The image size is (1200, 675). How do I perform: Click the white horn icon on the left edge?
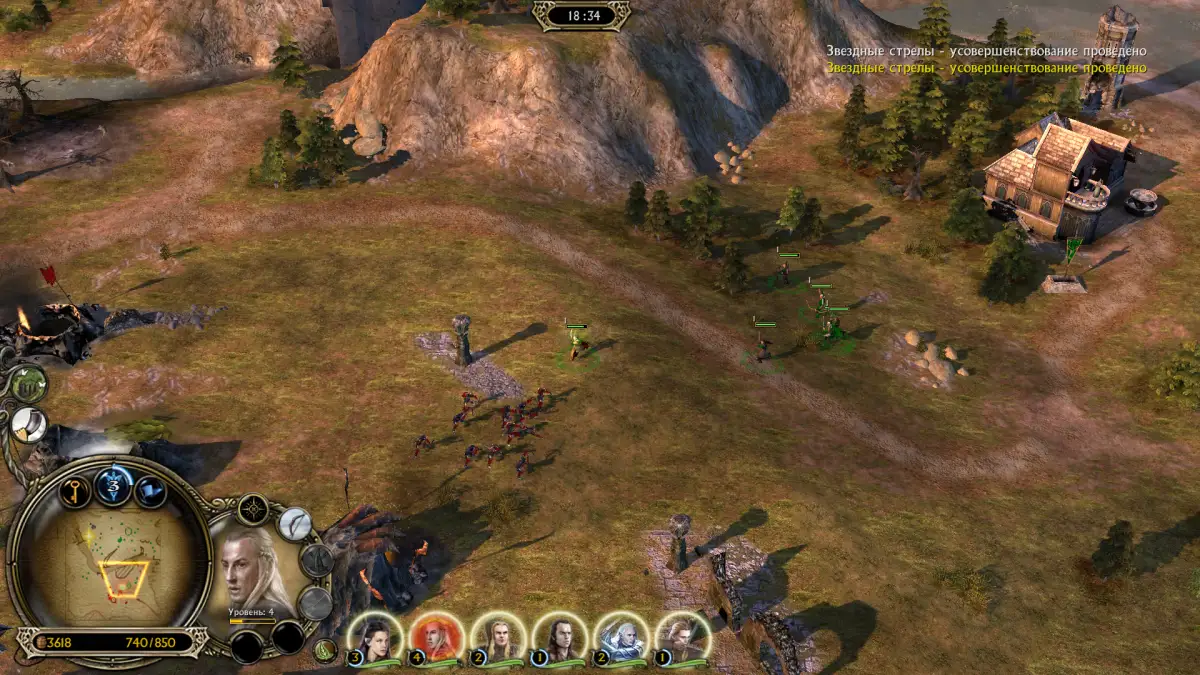(x=28, y=424)
